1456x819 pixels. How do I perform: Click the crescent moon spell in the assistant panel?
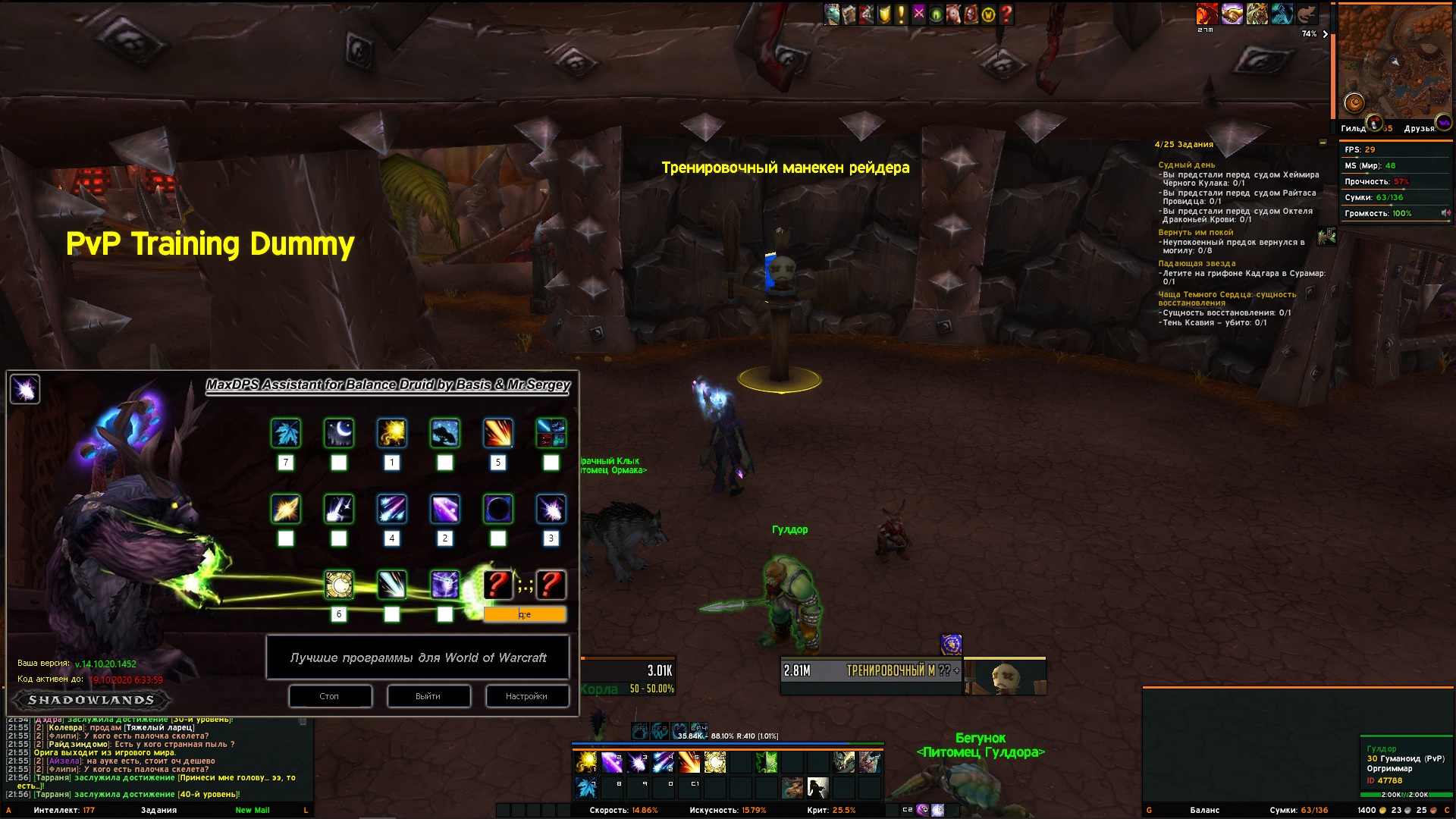point(339,434)
